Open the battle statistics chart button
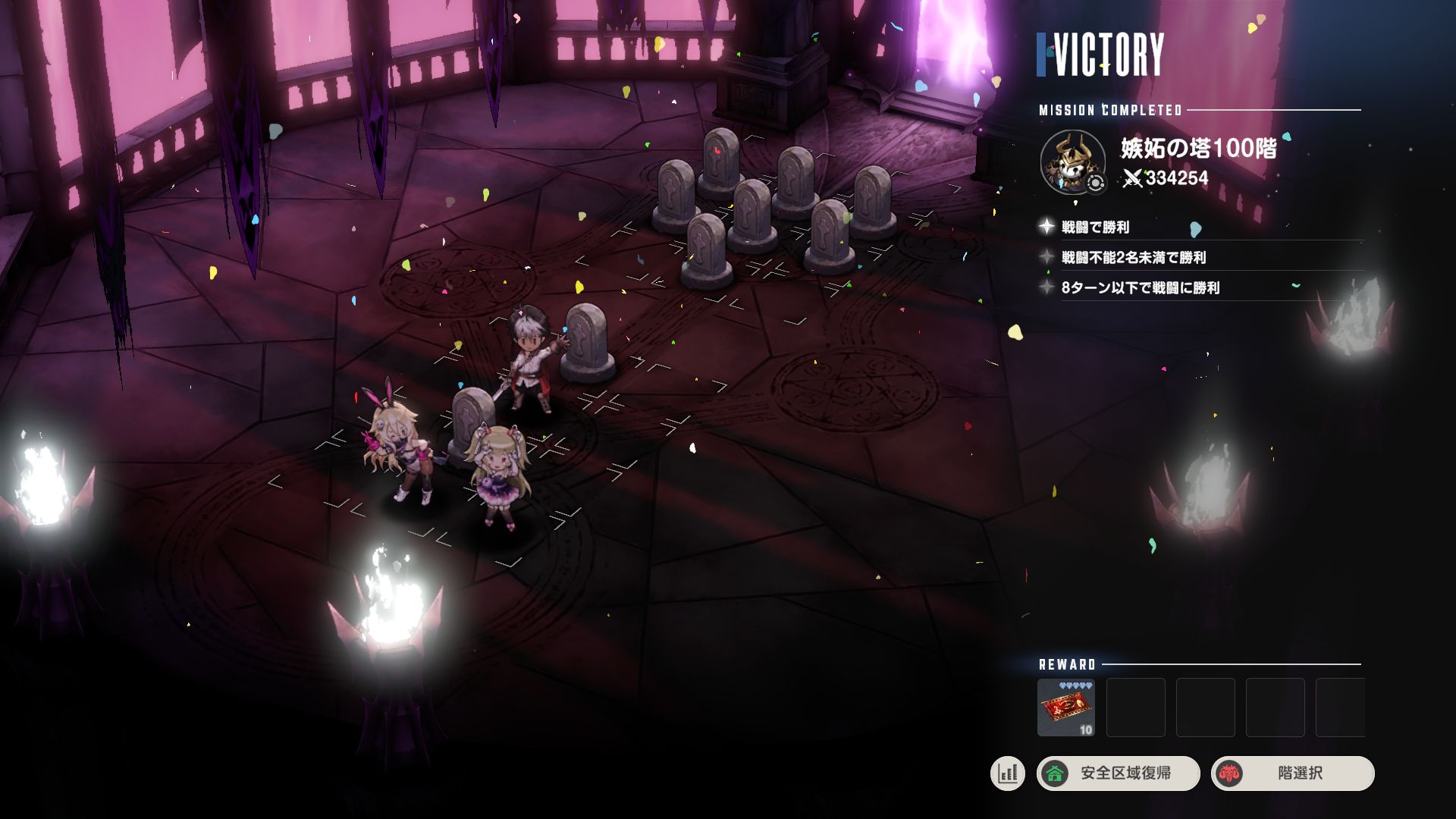Screen dimensions: 1456x819 [x=1008, y=773]
